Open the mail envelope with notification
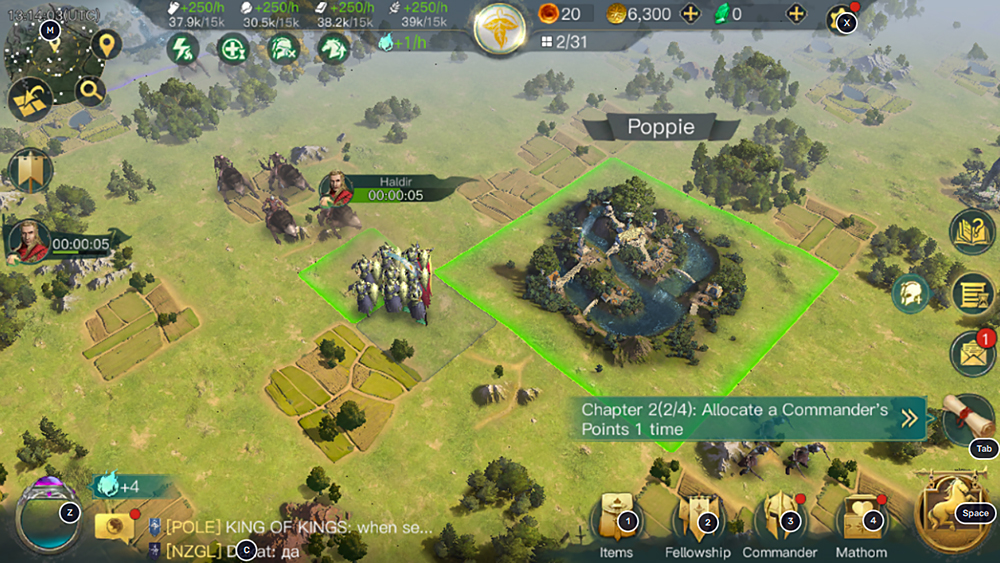1000x563 pixels. coord(970,355)
